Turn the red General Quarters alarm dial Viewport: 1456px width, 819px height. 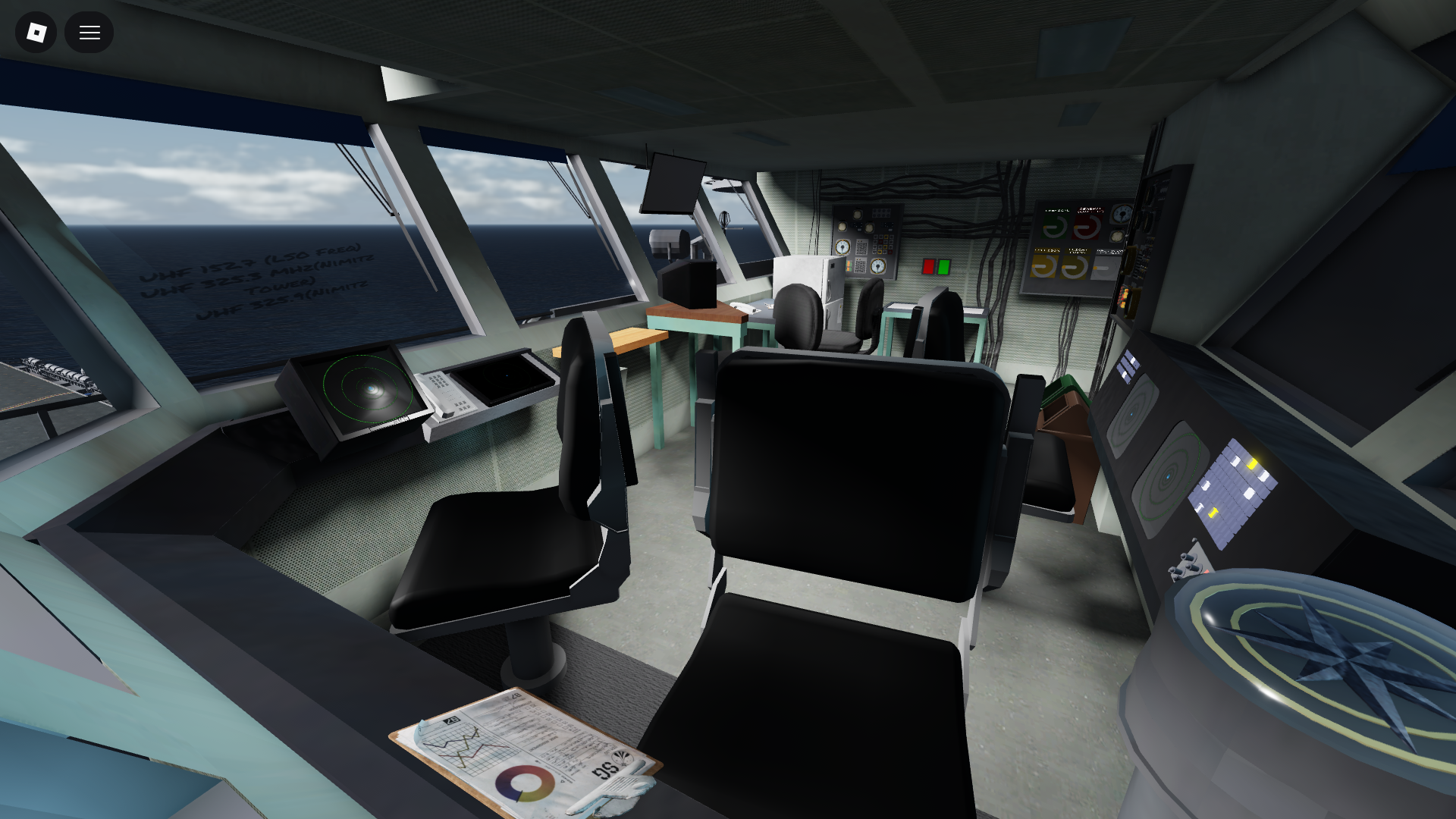coord(1087,227)
